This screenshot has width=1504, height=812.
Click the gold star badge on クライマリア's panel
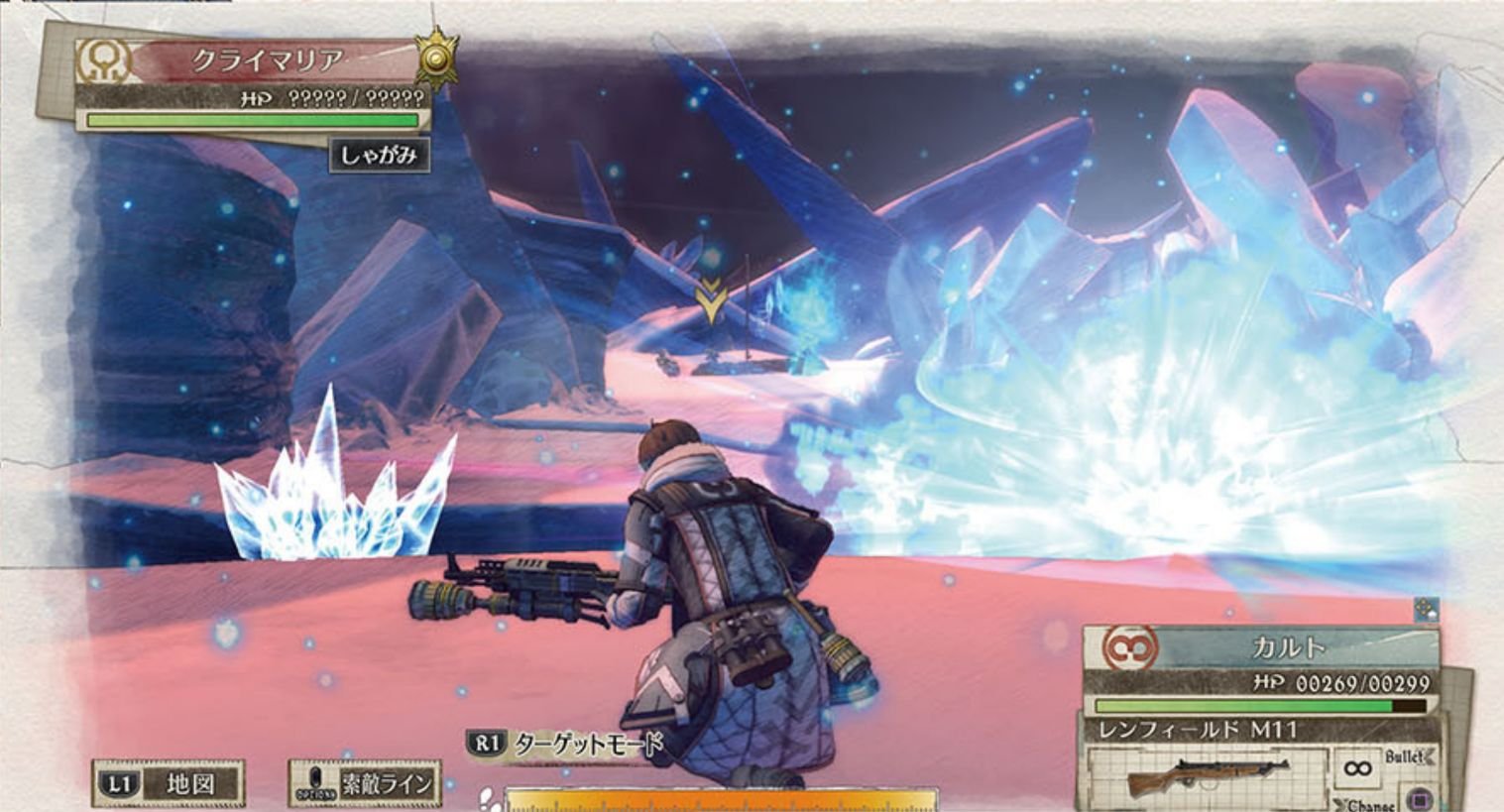pos(436,58)
